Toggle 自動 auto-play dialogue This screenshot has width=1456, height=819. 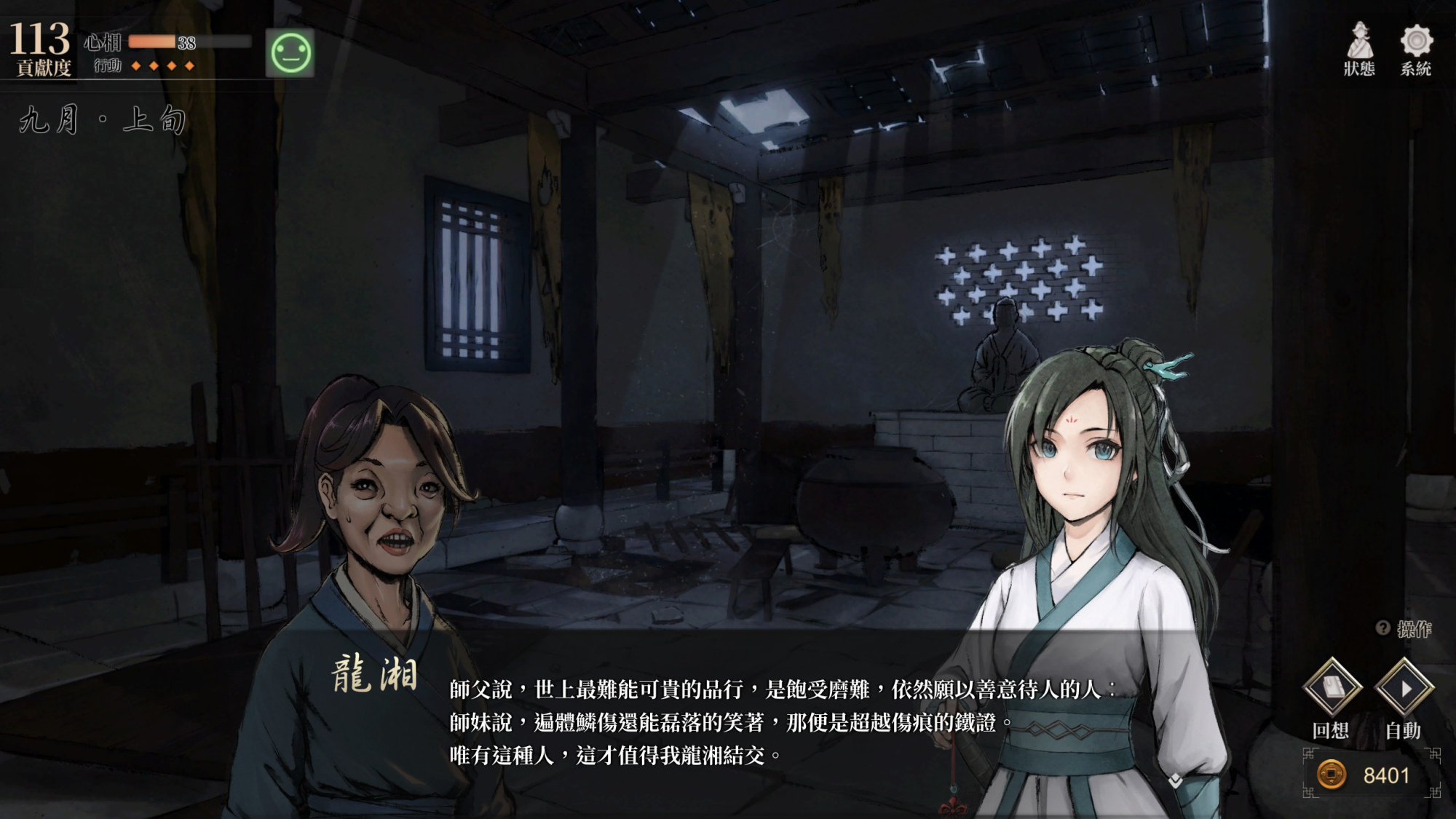tap(1404, 688)
